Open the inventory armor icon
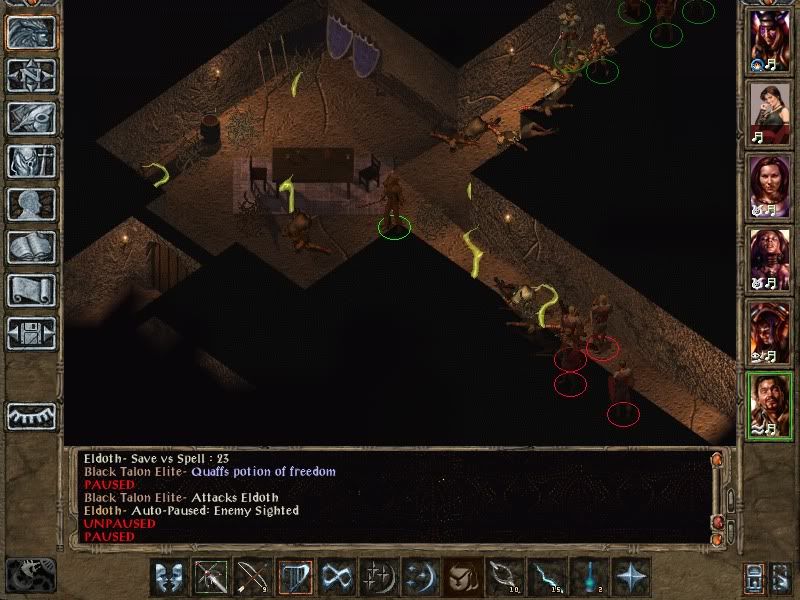This screenshot has height=600, width=800. pyautogui.click(x=31, y=161)
